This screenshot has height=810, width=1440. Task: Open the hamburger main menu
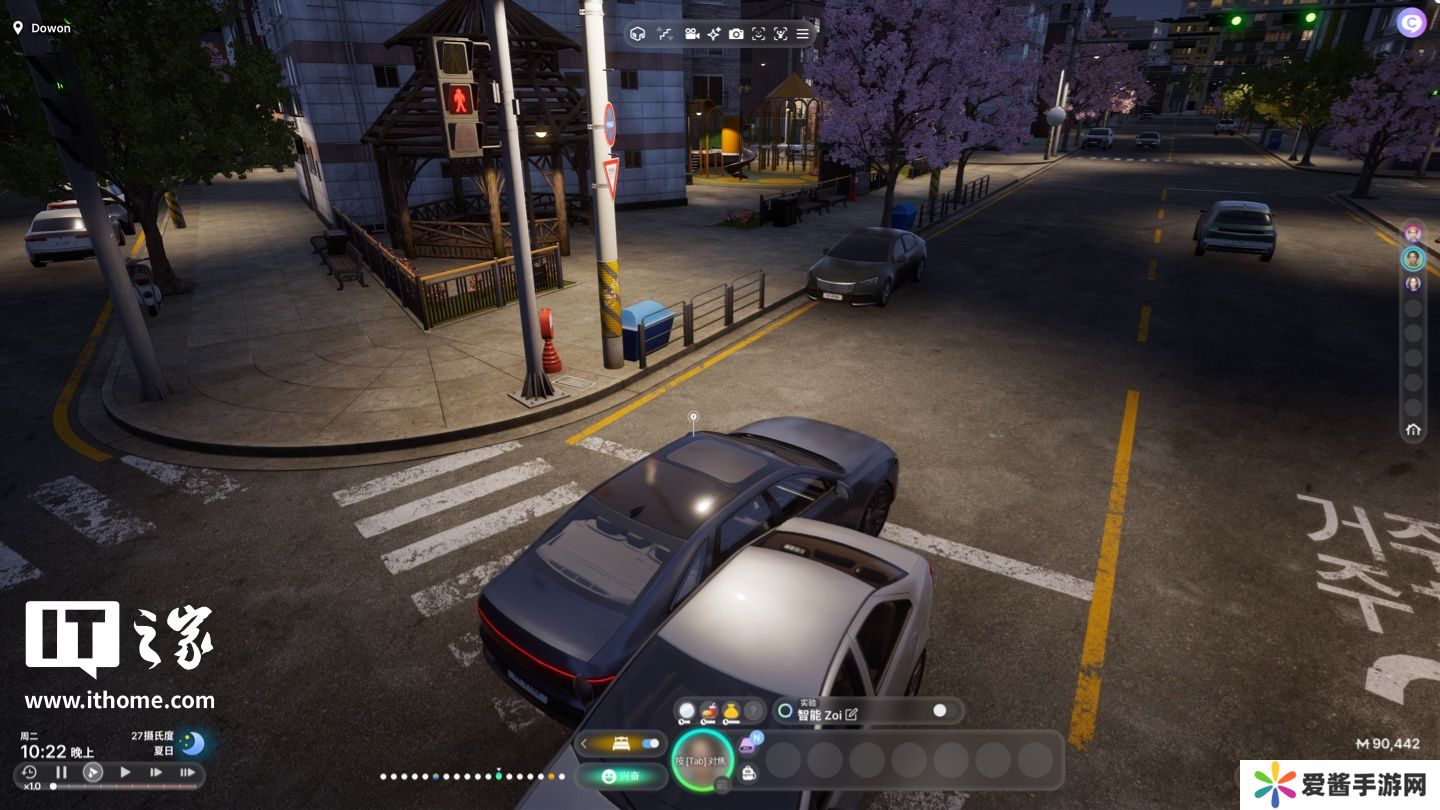coord(802,34)
